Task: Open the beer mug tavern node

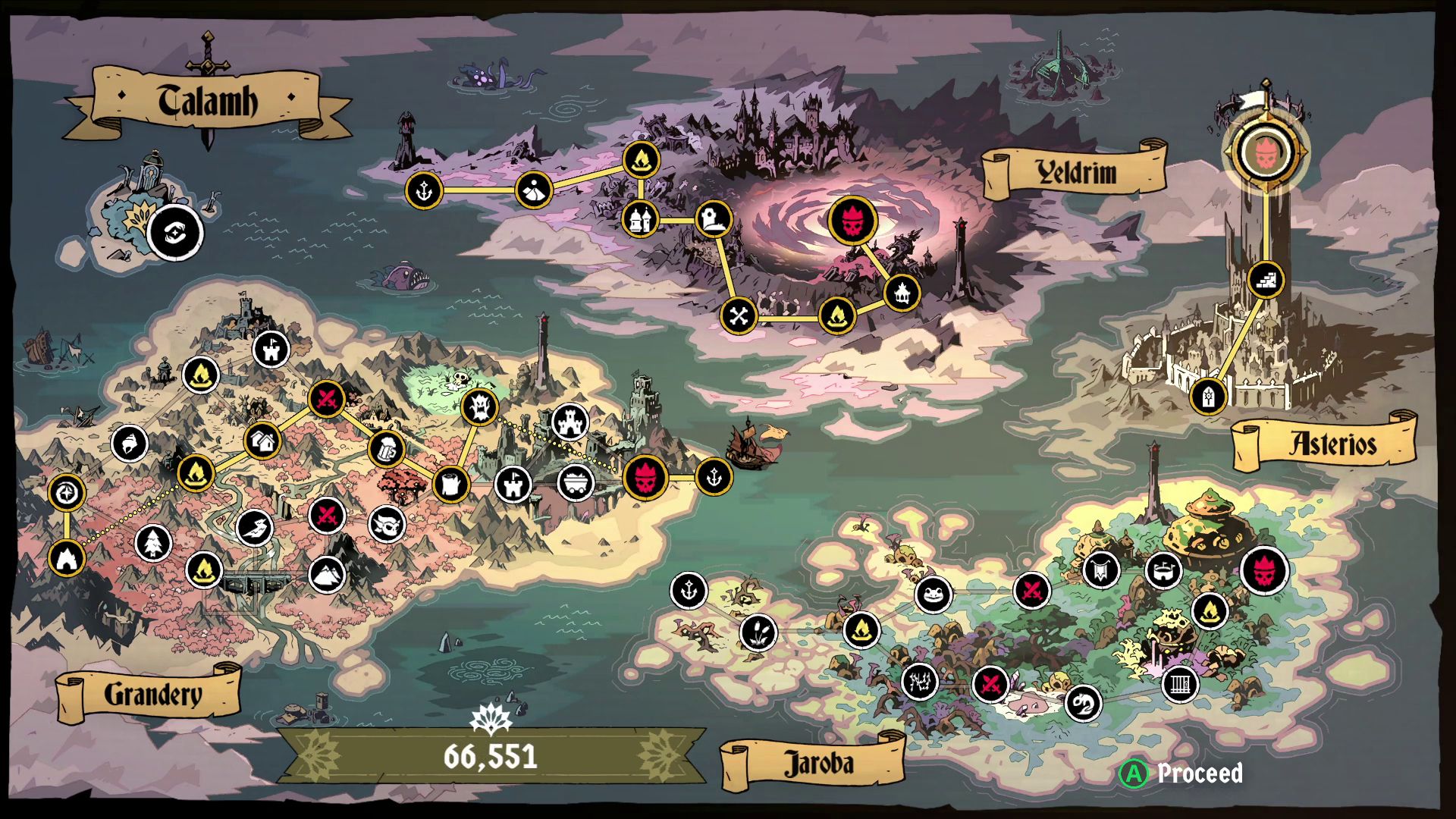Action: pyautogui.click(x=387, y=449)
